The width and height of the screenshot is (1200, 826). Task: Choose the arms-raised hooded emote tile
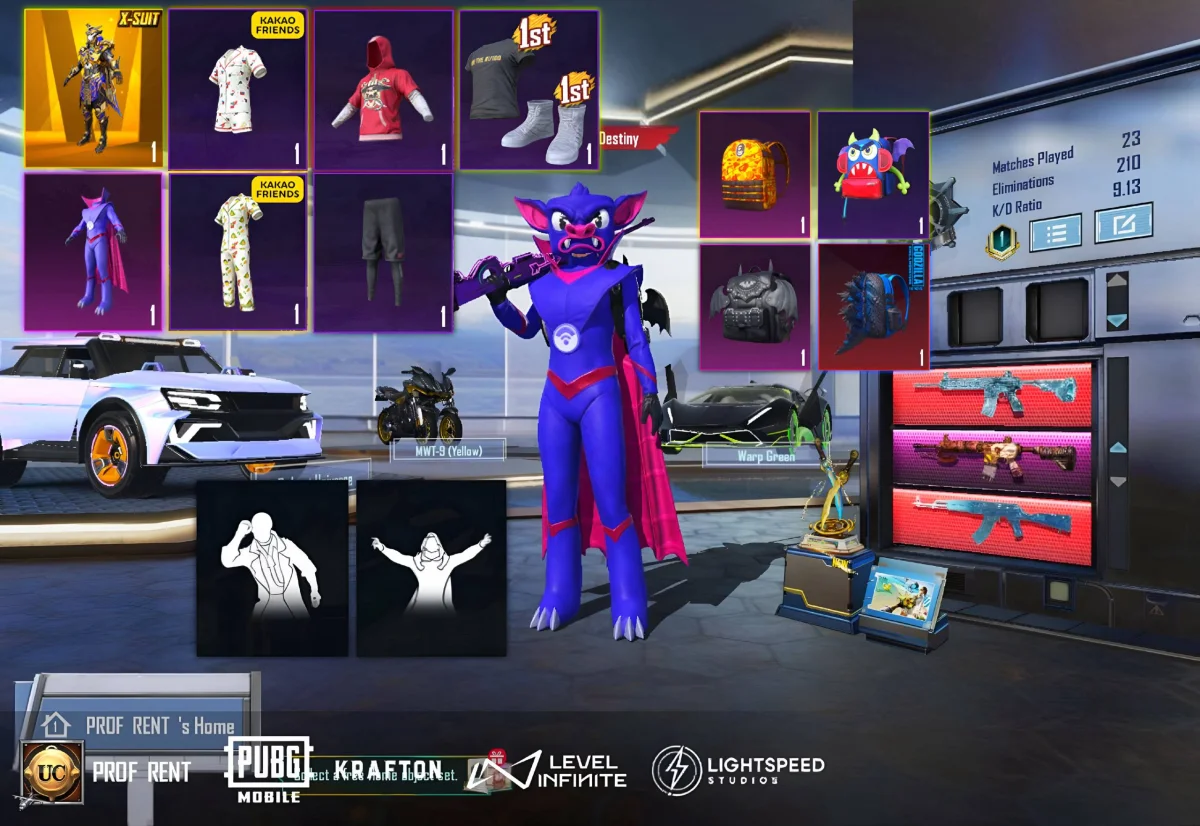pos(432,568)
